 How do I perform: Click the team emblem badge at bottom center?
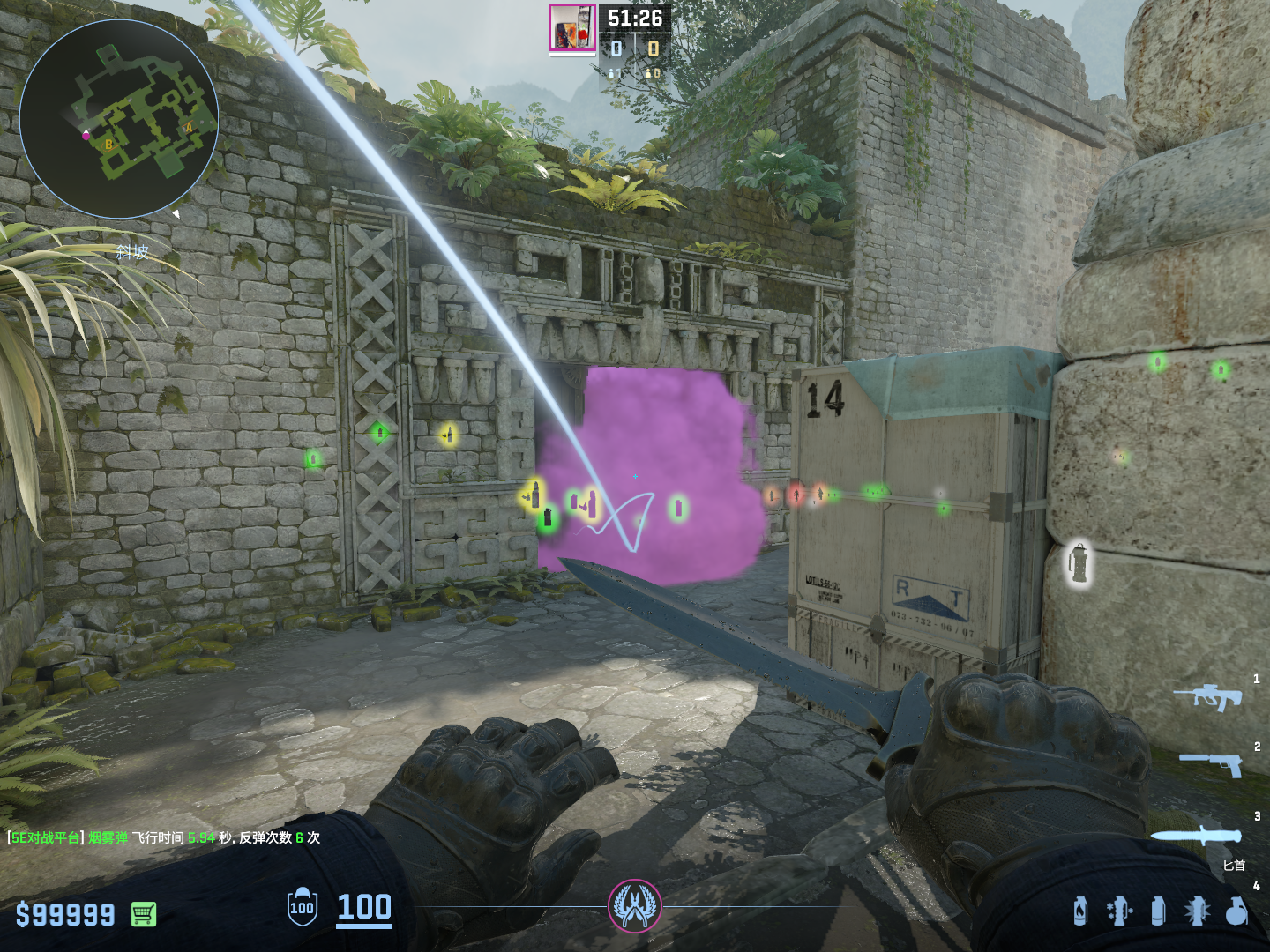[x=634, y=906]
